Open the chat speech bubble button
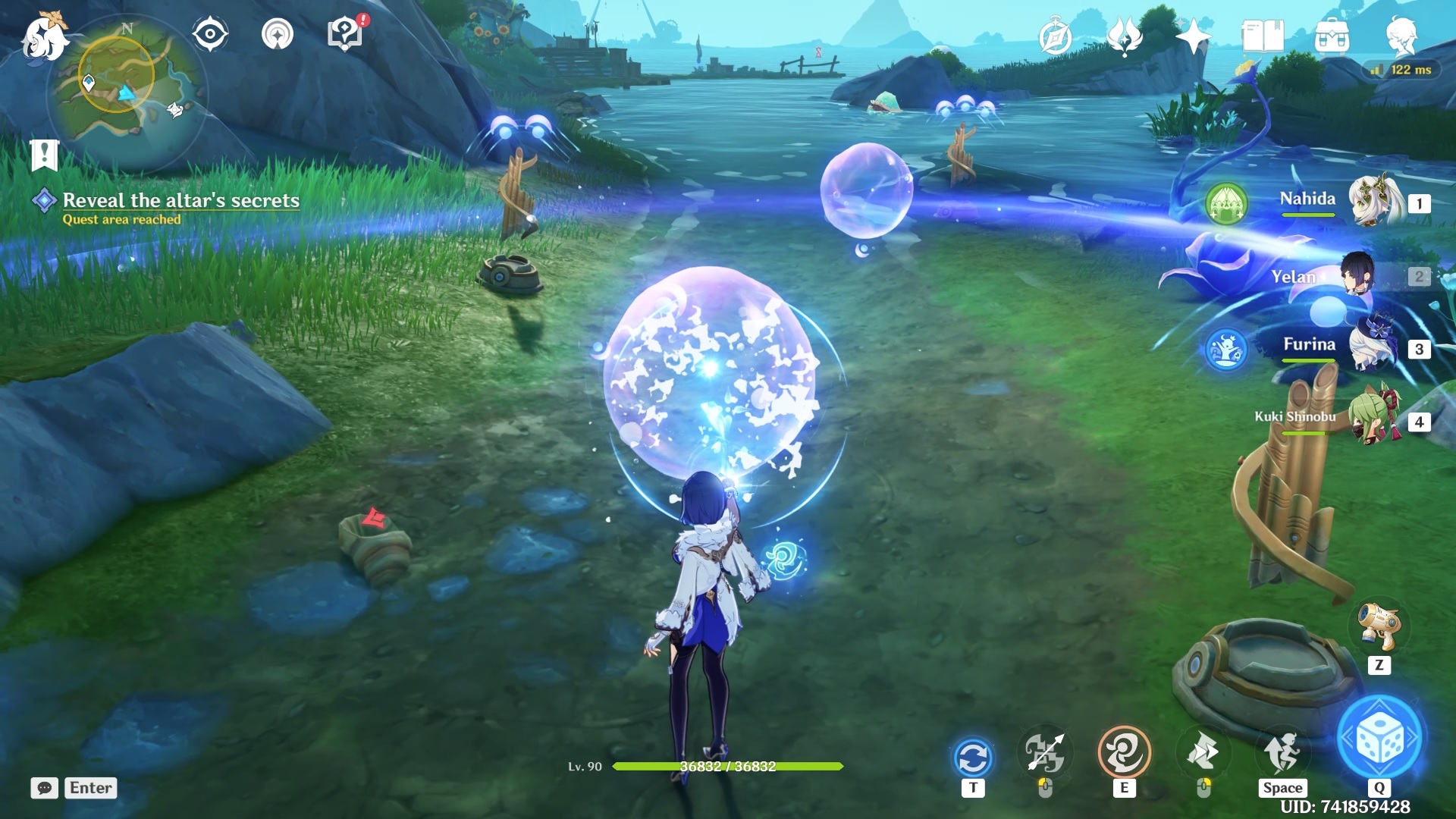1456x819 pixels. tap(44, 788)
